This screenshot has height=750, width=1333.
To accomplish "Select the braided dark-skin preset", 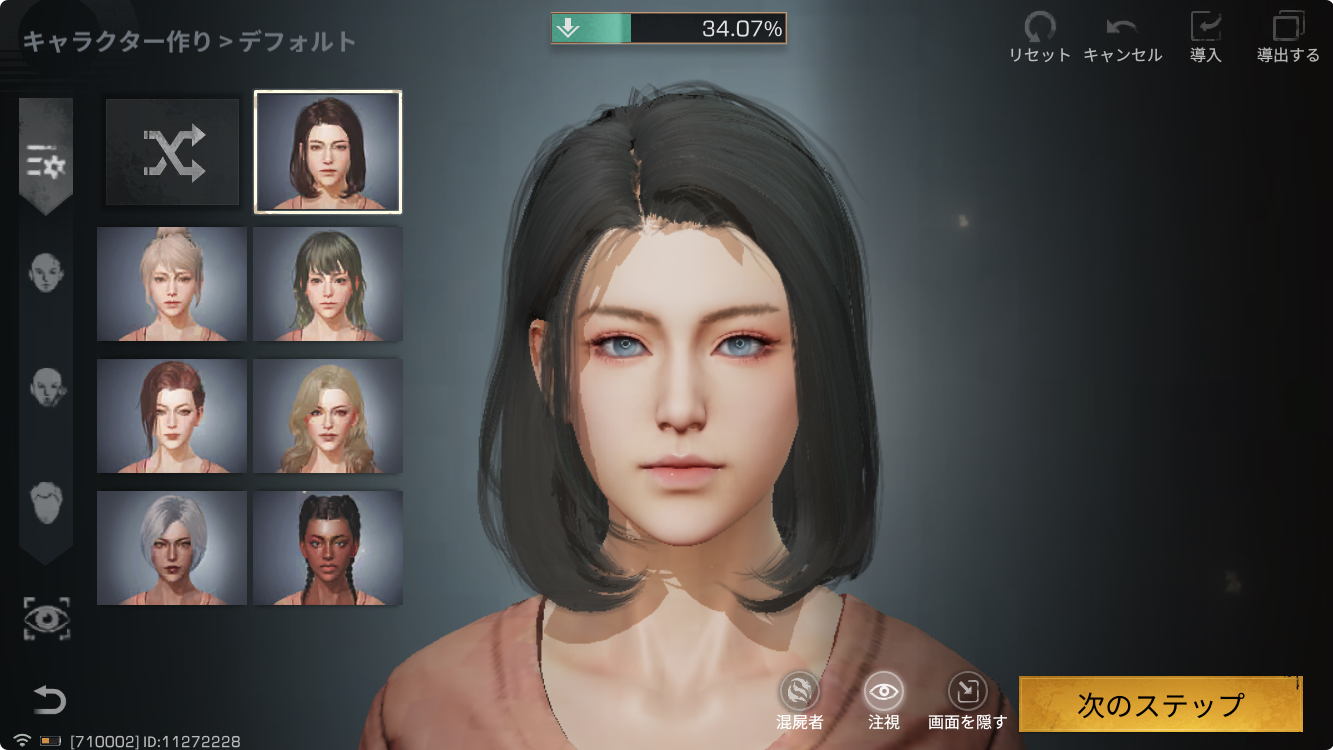I will click(x=328, y=548).
